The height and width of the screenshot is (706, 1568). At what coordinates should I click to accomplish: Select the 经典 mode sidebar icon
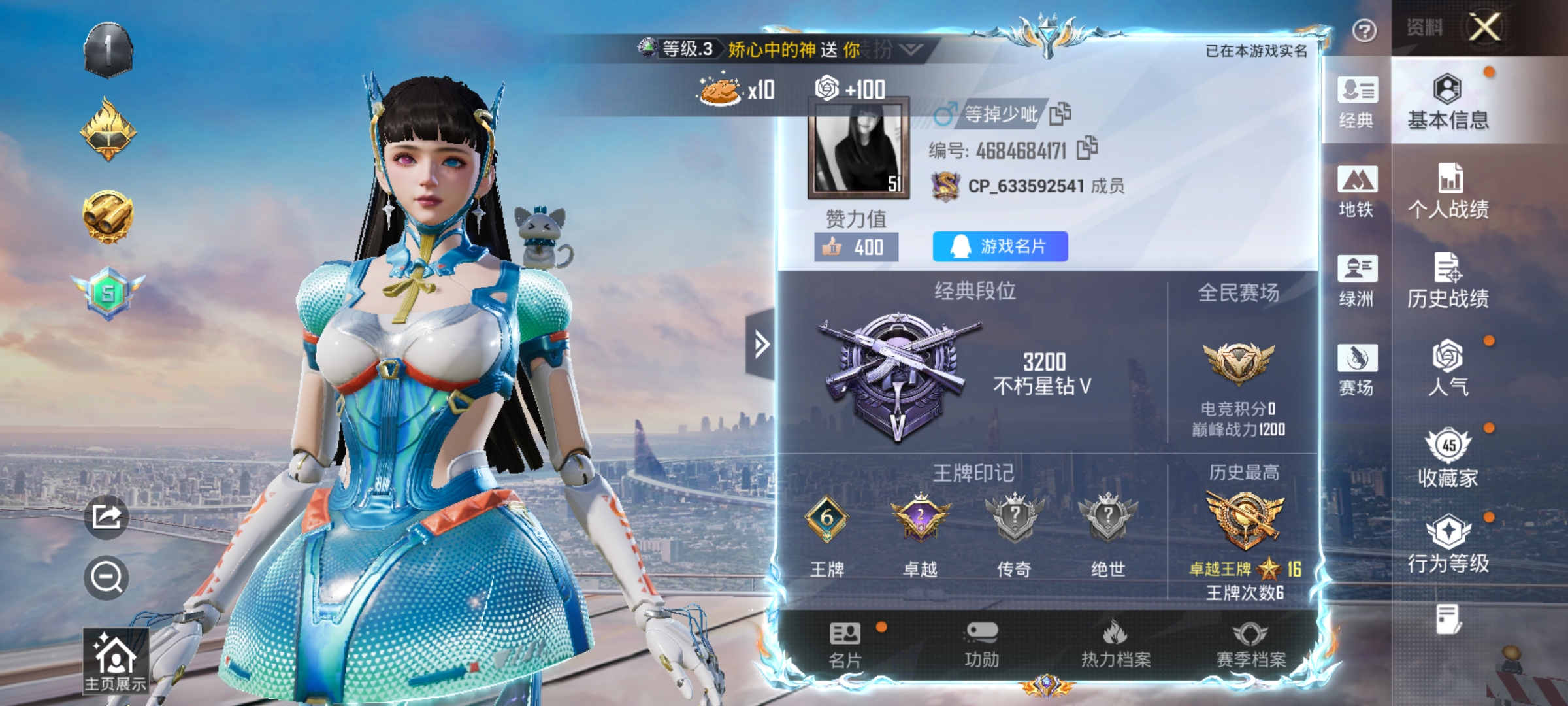click(1357, 105)
